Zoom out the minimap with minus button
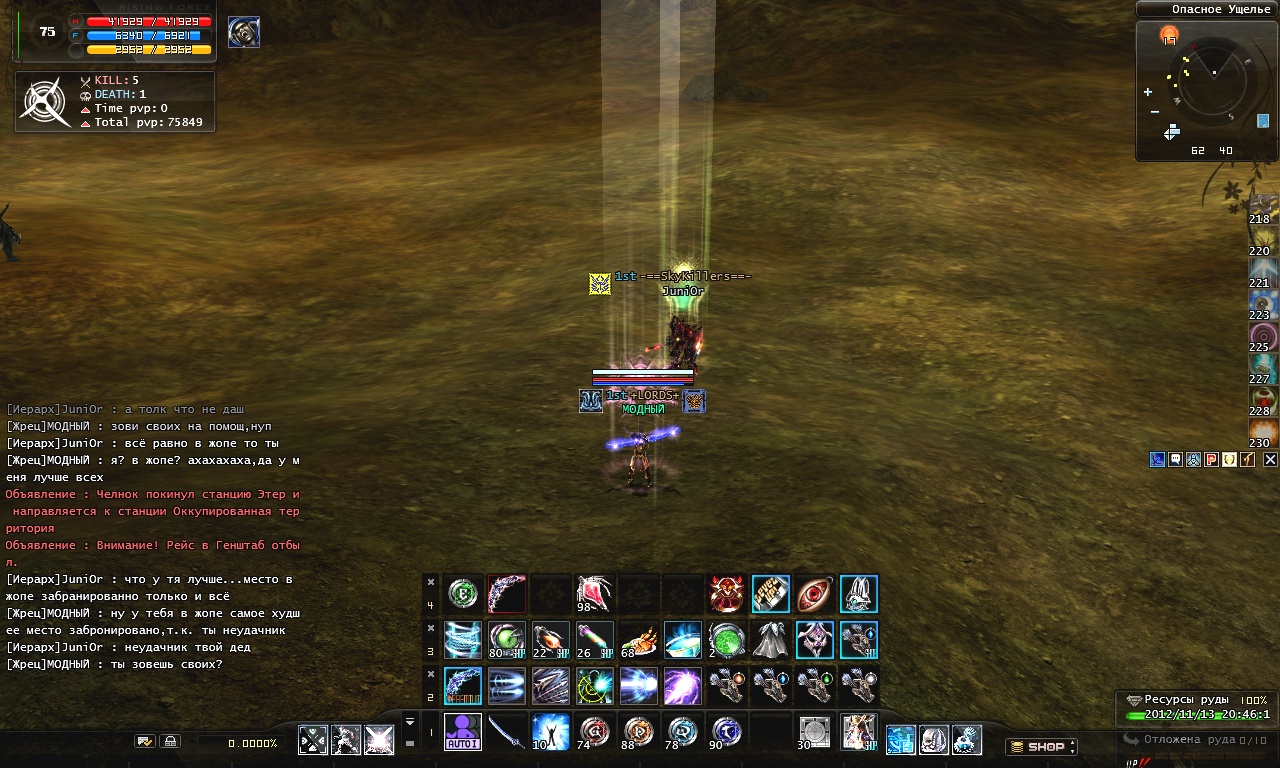1280x768 pixels. [x=1154, y=111]
